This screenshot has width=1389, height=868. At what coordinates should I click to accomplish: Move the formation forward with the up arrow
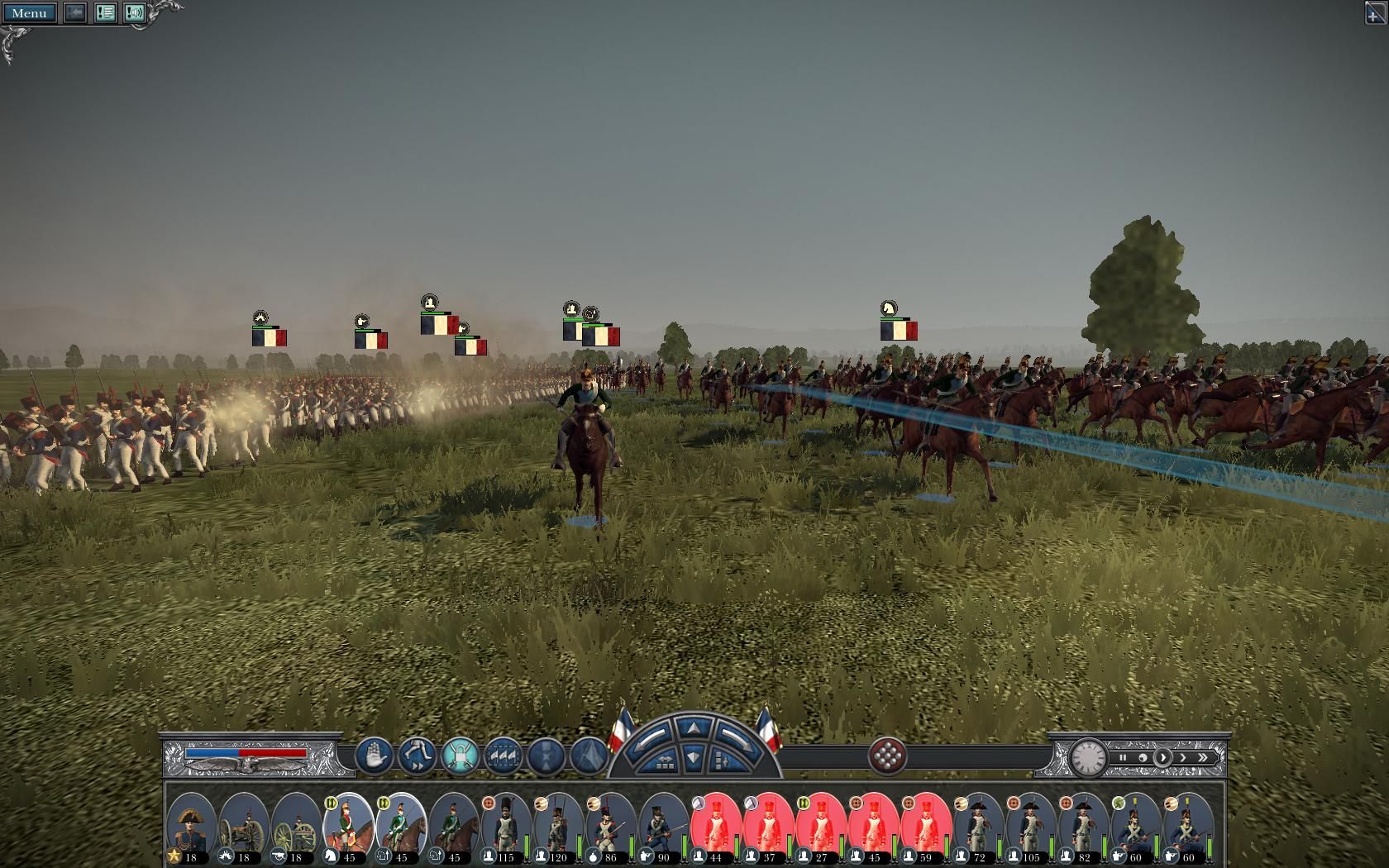click(693, 728)
